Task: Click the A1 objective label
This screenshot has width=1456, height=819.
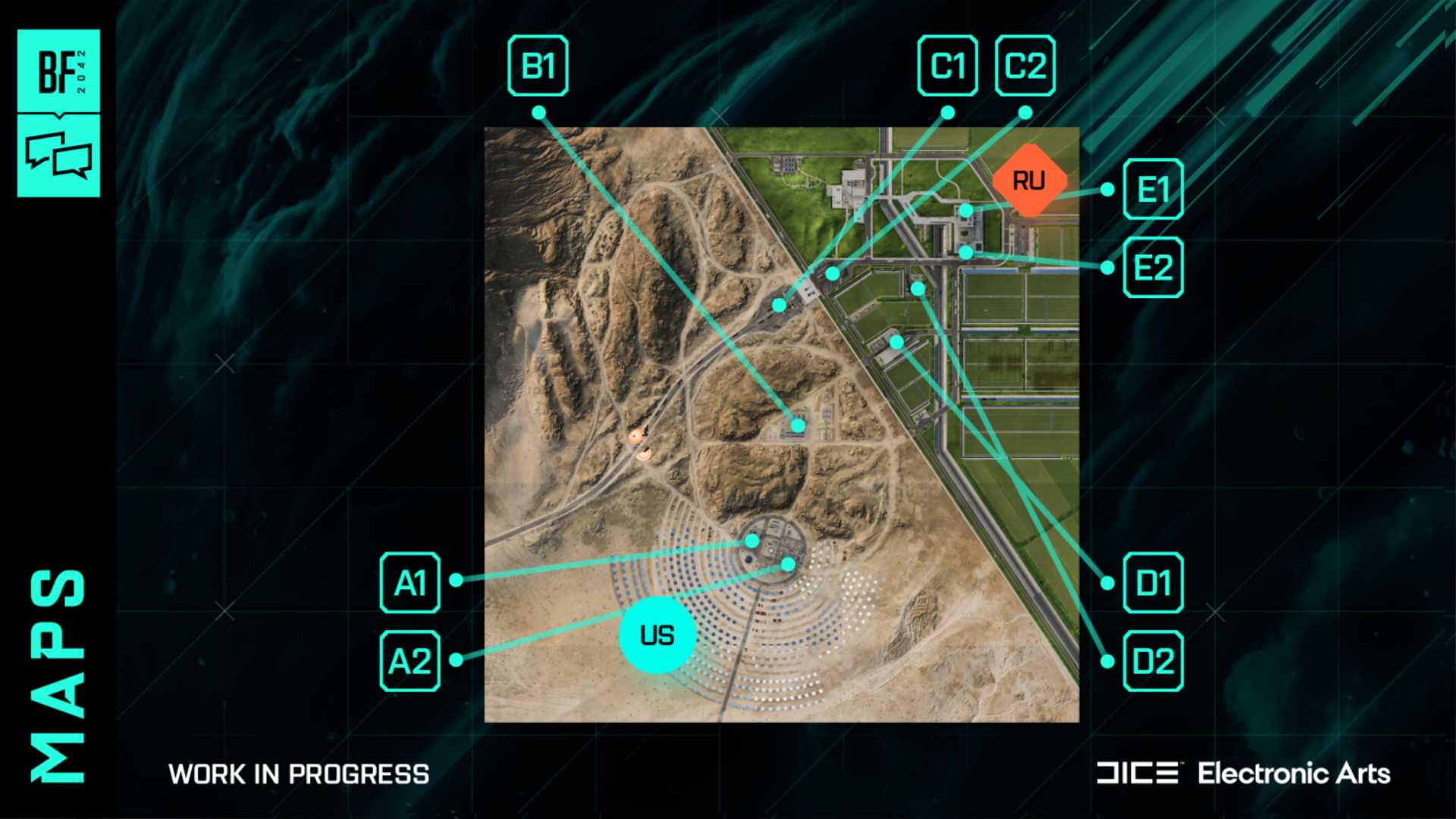Action: click(x=410, y=583)
